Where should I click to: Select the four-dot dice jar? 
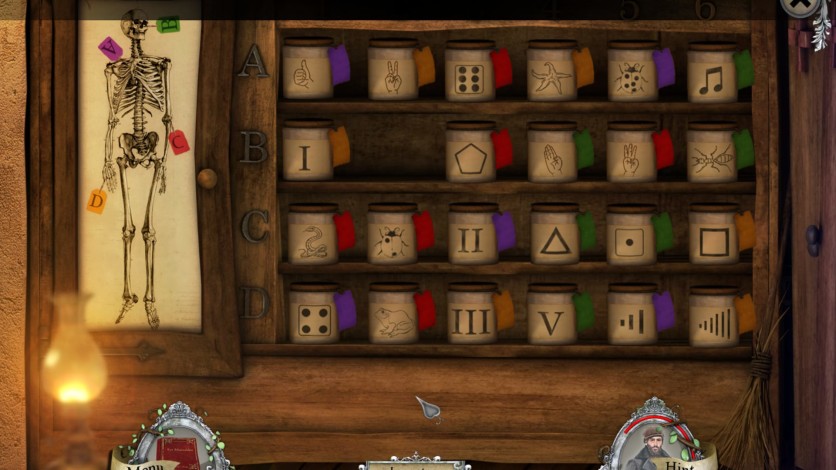tap(313, 318)
